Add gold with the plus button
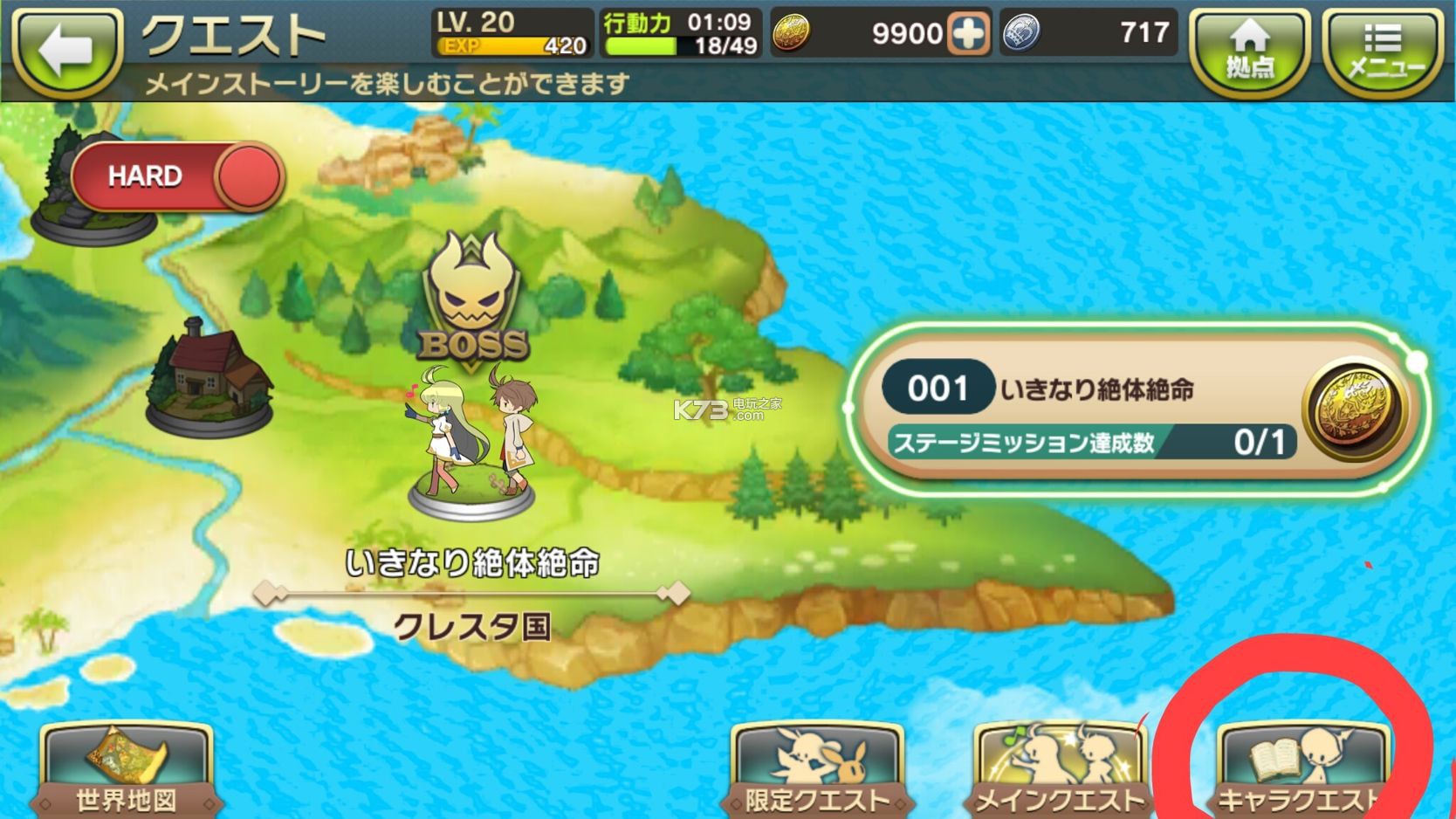 [969, 34]
